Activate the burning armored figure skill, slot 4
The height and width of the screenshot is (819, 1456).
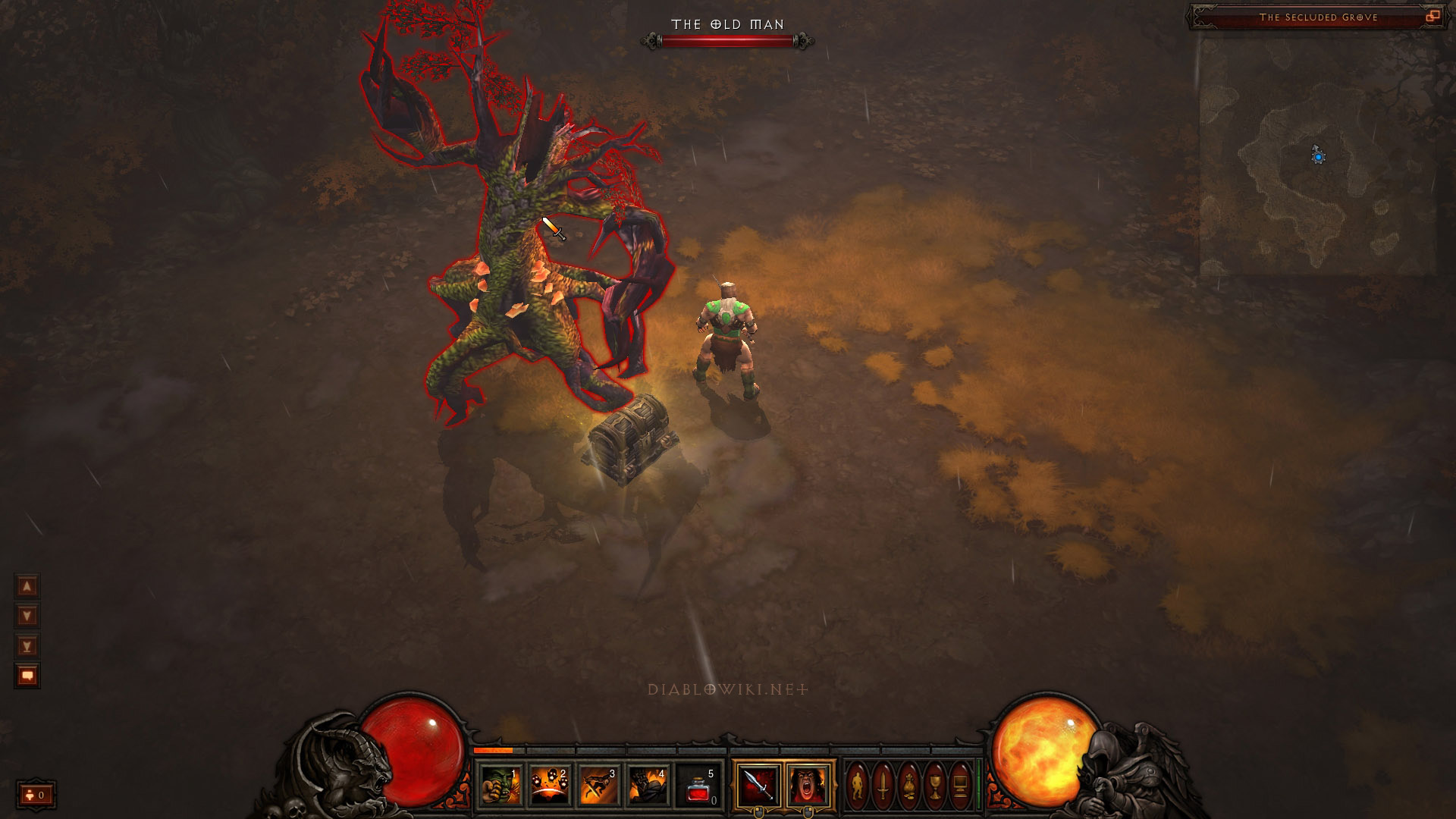(x=648, y=785)
